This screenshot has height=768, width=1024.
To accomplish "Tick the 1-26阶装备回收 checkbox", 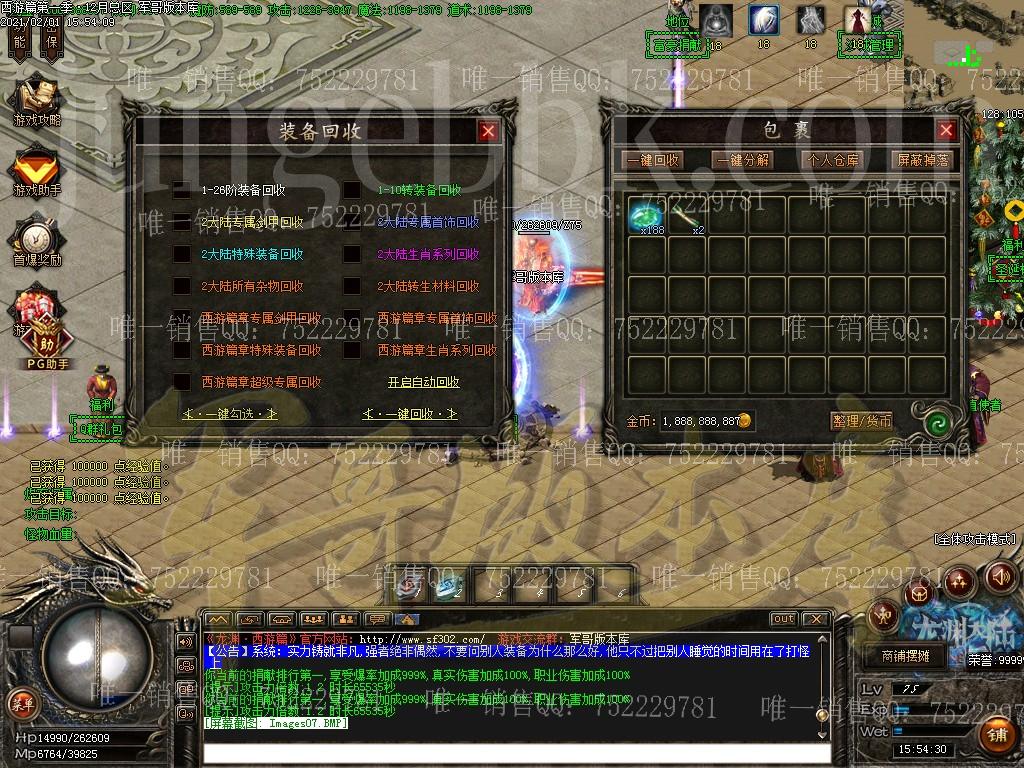I will pyautogui.click(x=182, y=190).
